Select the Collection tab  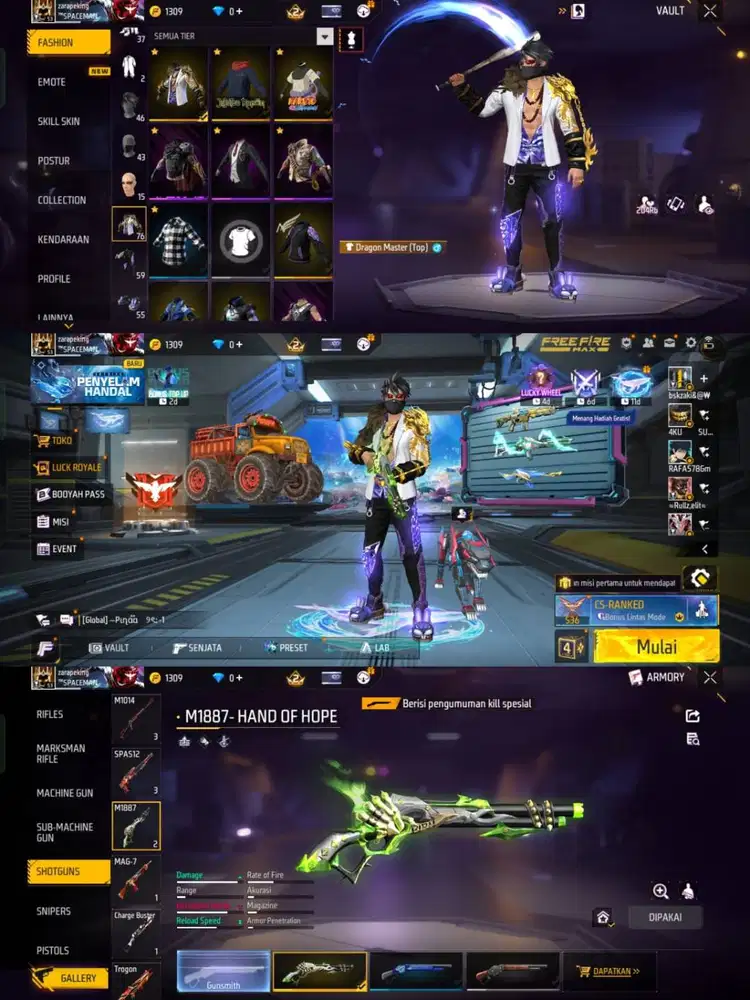(x=62, y=200)
